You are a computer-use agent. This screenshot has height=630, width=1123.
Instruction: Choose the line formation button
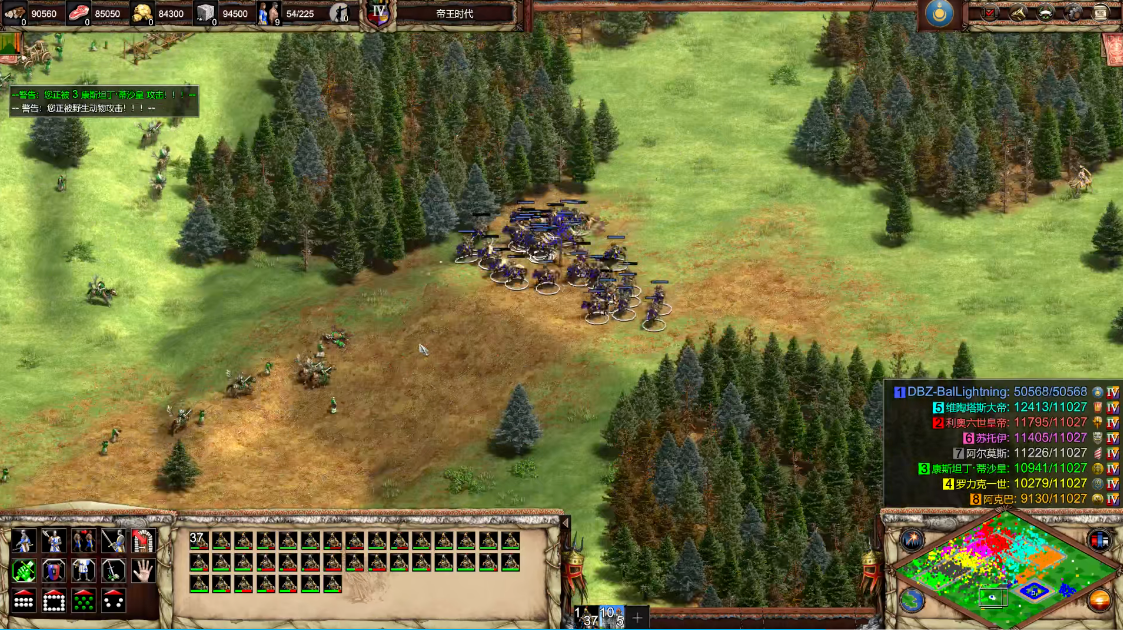click(x=23, y=601)
